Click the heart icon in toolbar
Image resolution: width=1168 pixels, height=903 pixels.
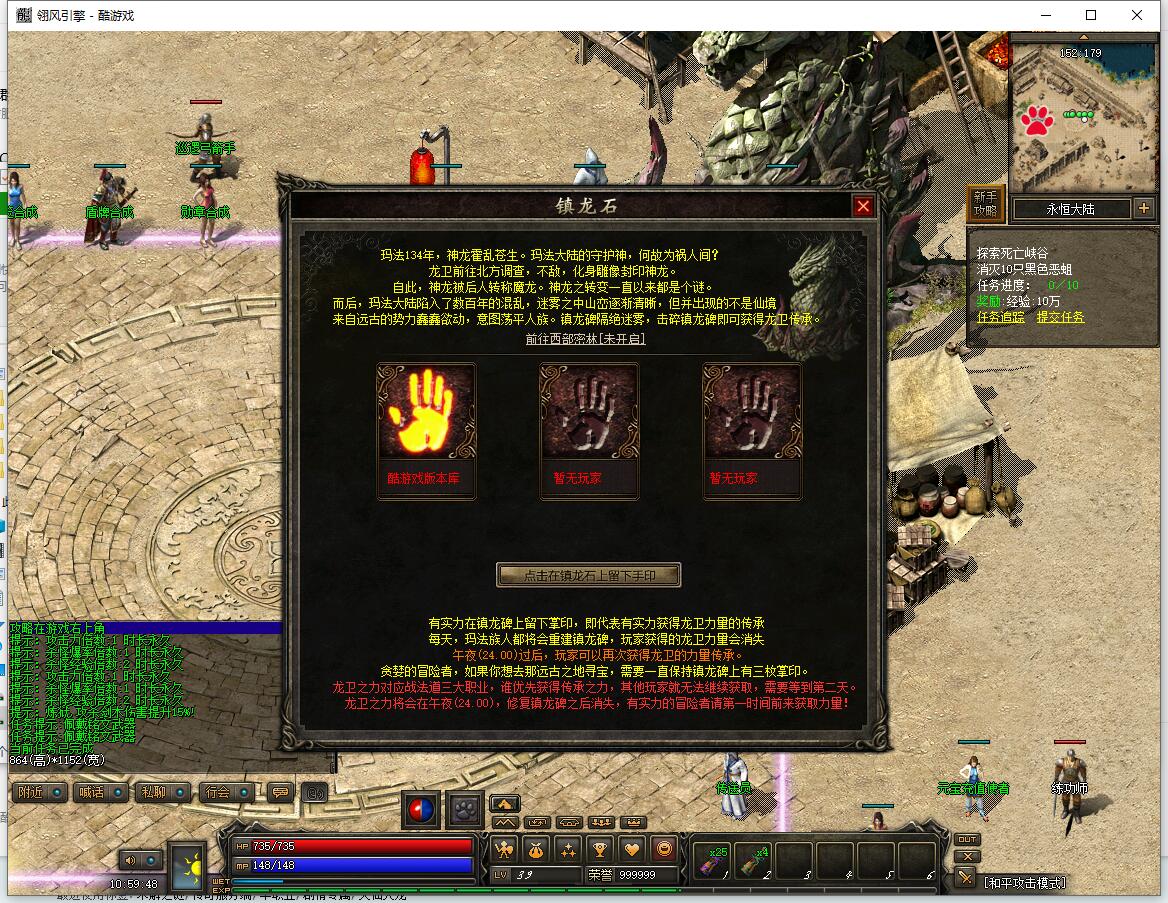pyautogui.click(x=632, y=849)
